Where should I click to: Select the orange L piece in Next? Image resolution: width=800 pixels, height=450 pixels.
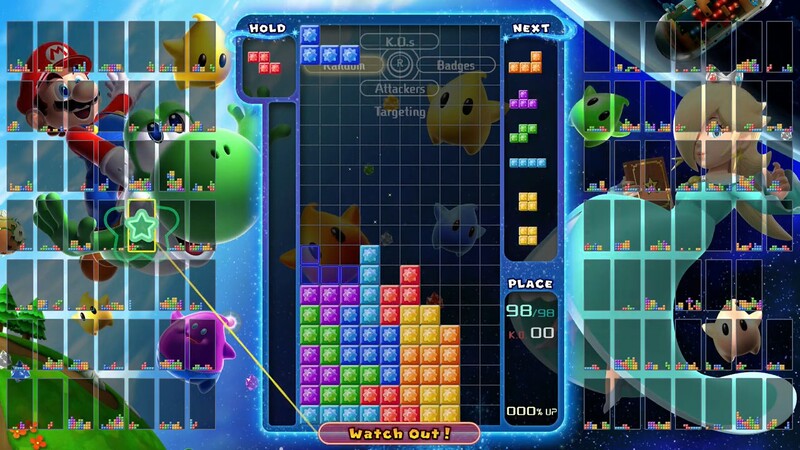(526, 62)
